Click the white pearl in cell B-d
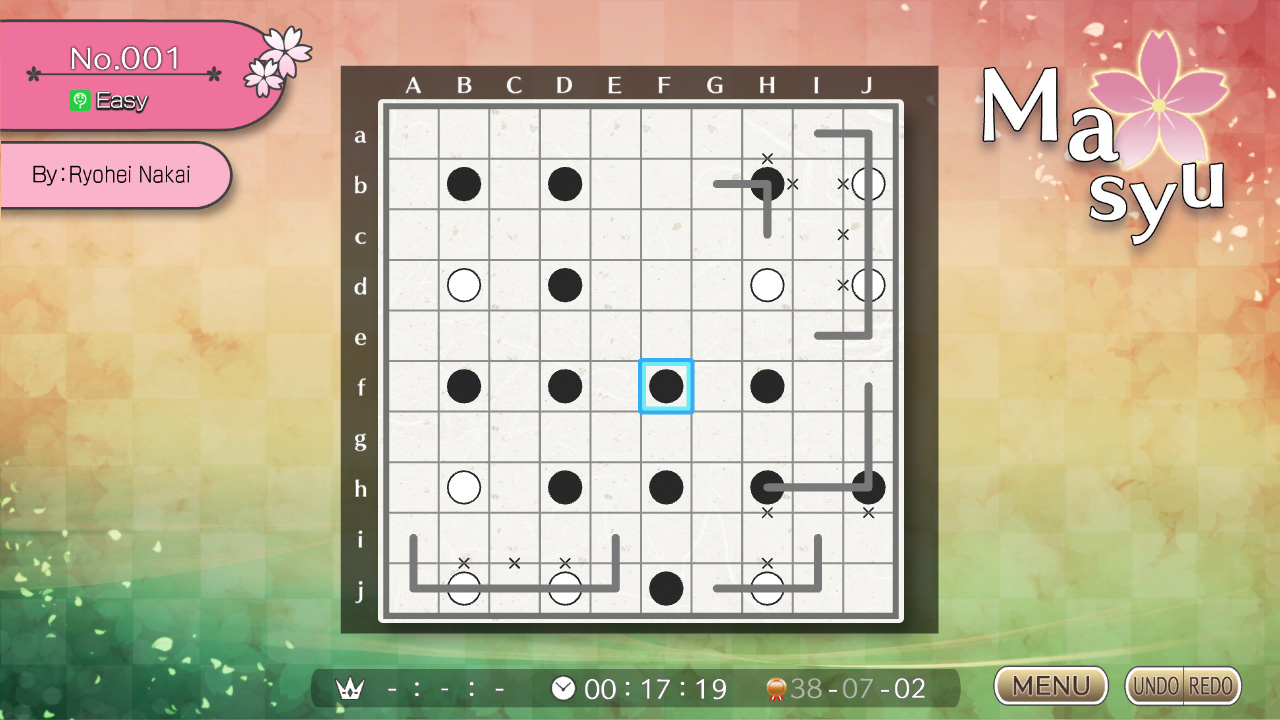 tap(463, 285)
